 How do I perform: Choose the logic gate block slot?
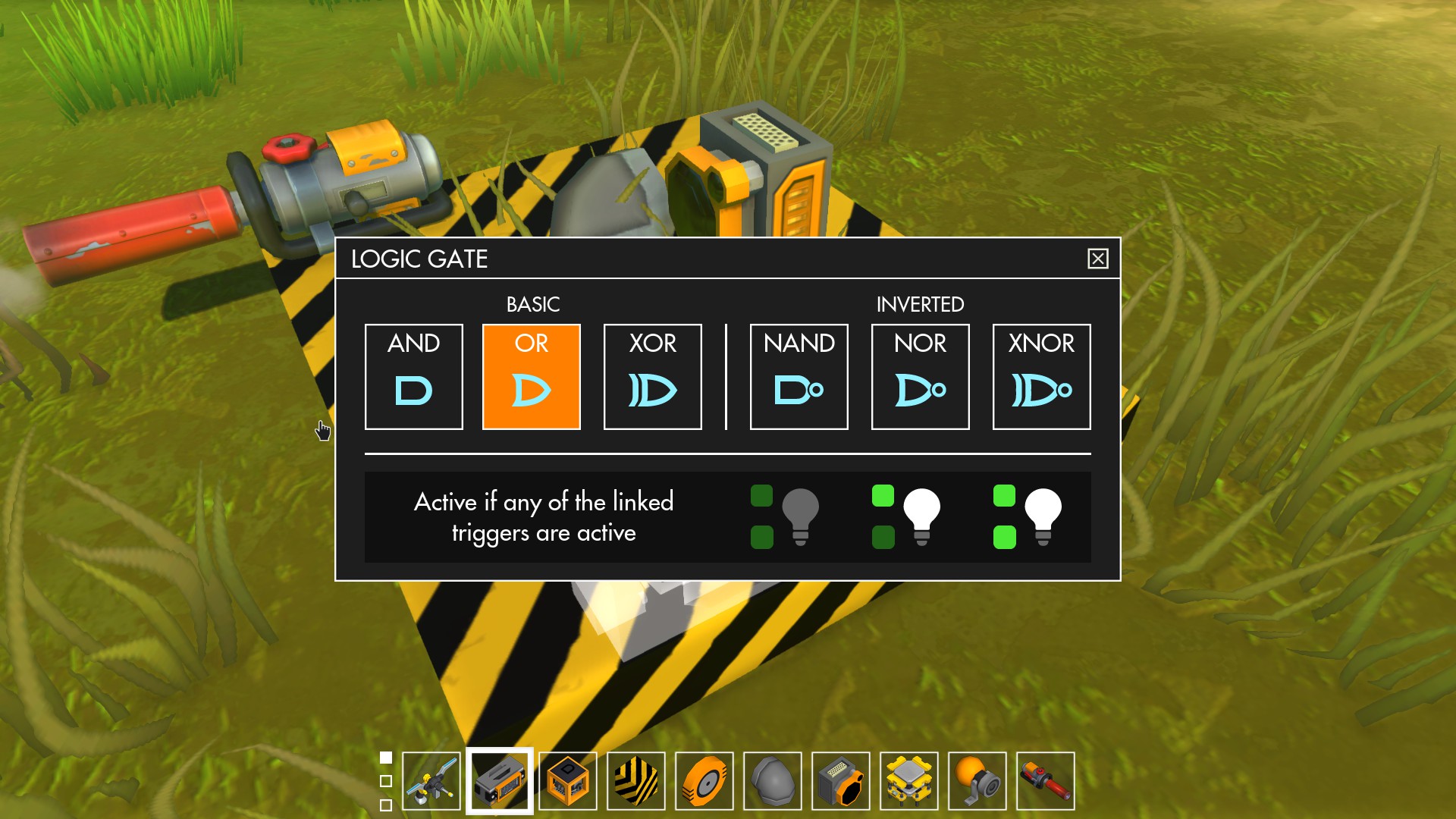point(568,781)
